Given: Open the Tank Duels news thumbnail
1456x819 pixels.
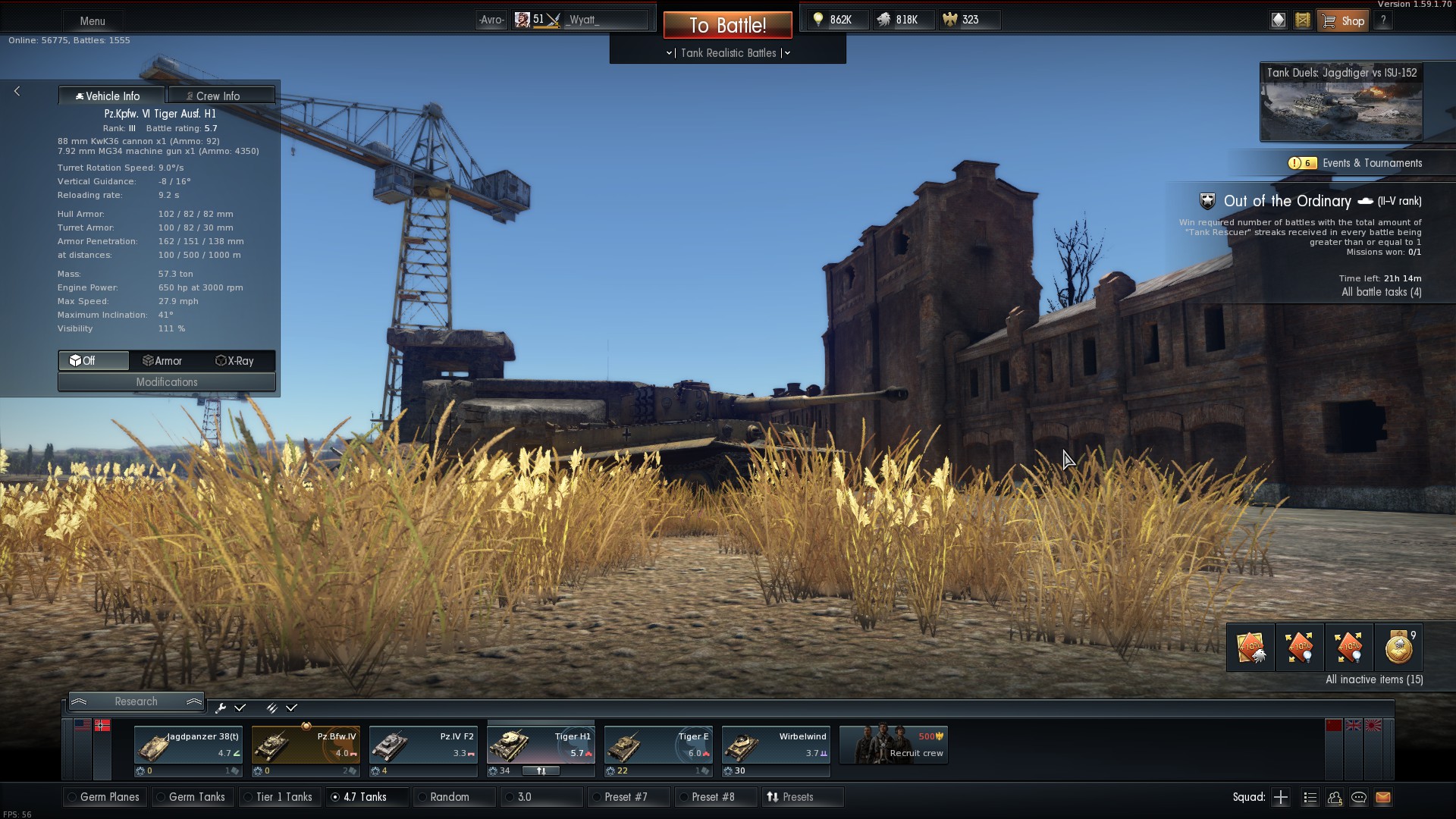Looking at the screenshot, I should pos(1341,102).
